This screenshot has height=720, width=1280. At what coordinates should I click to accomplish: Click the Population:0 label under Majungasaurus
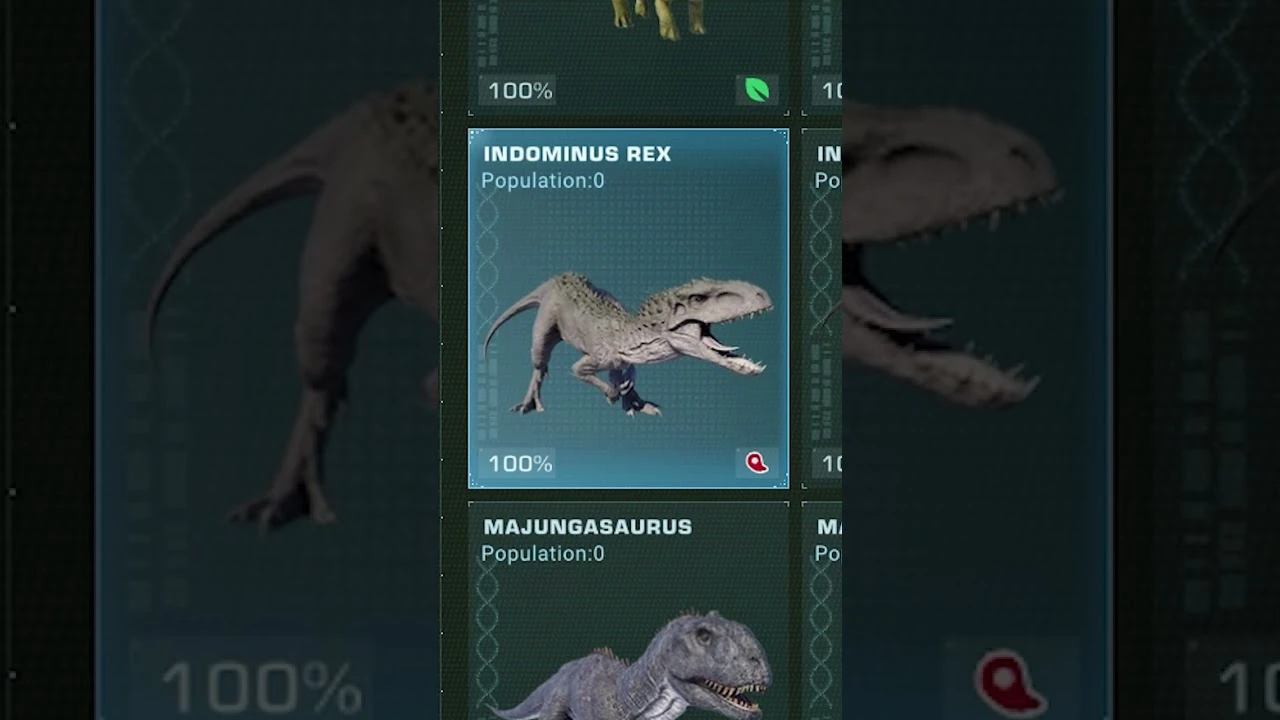tap(541, 553)
